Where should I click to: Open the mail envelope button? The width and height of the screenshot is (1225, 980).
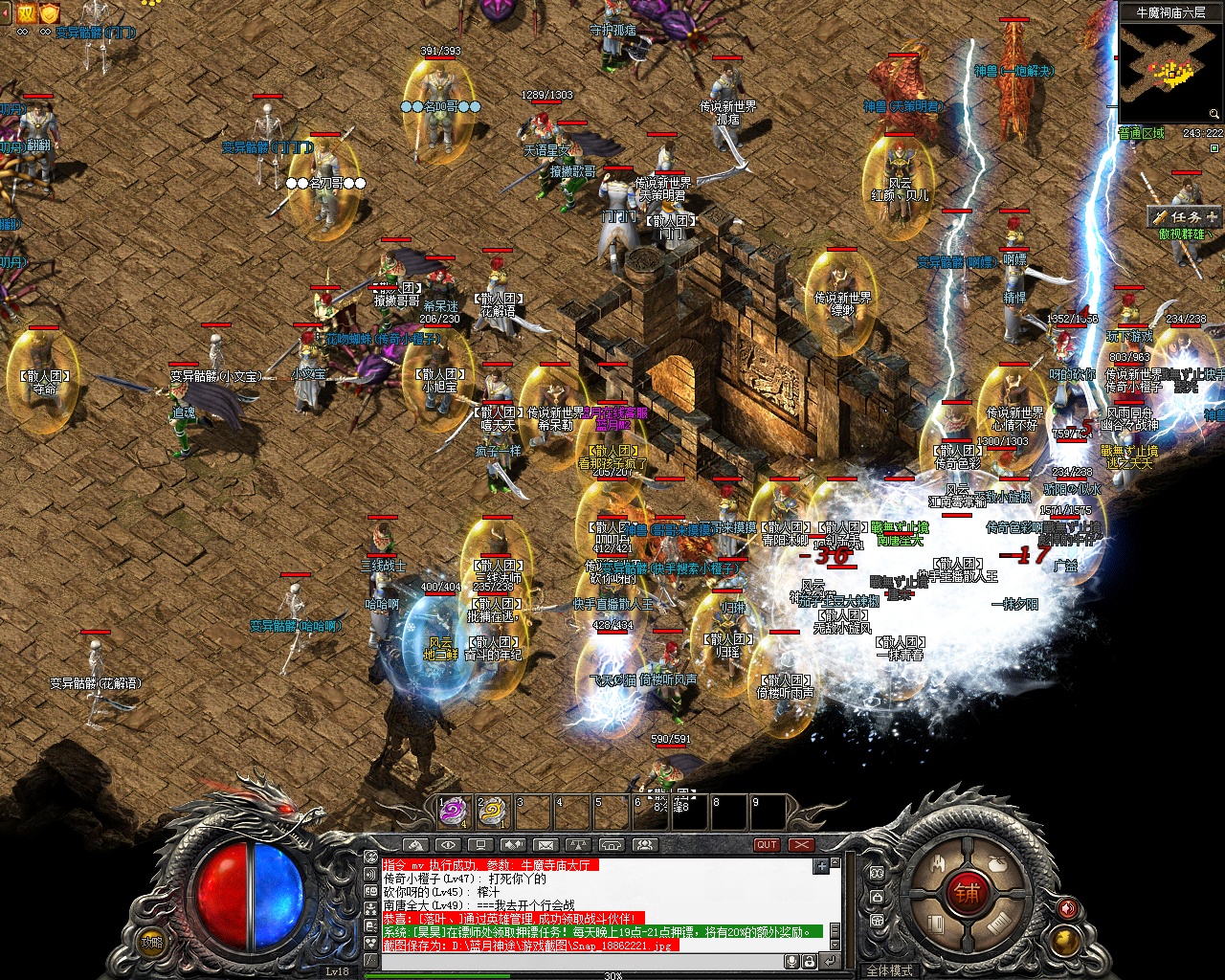[x=546, y=845]
